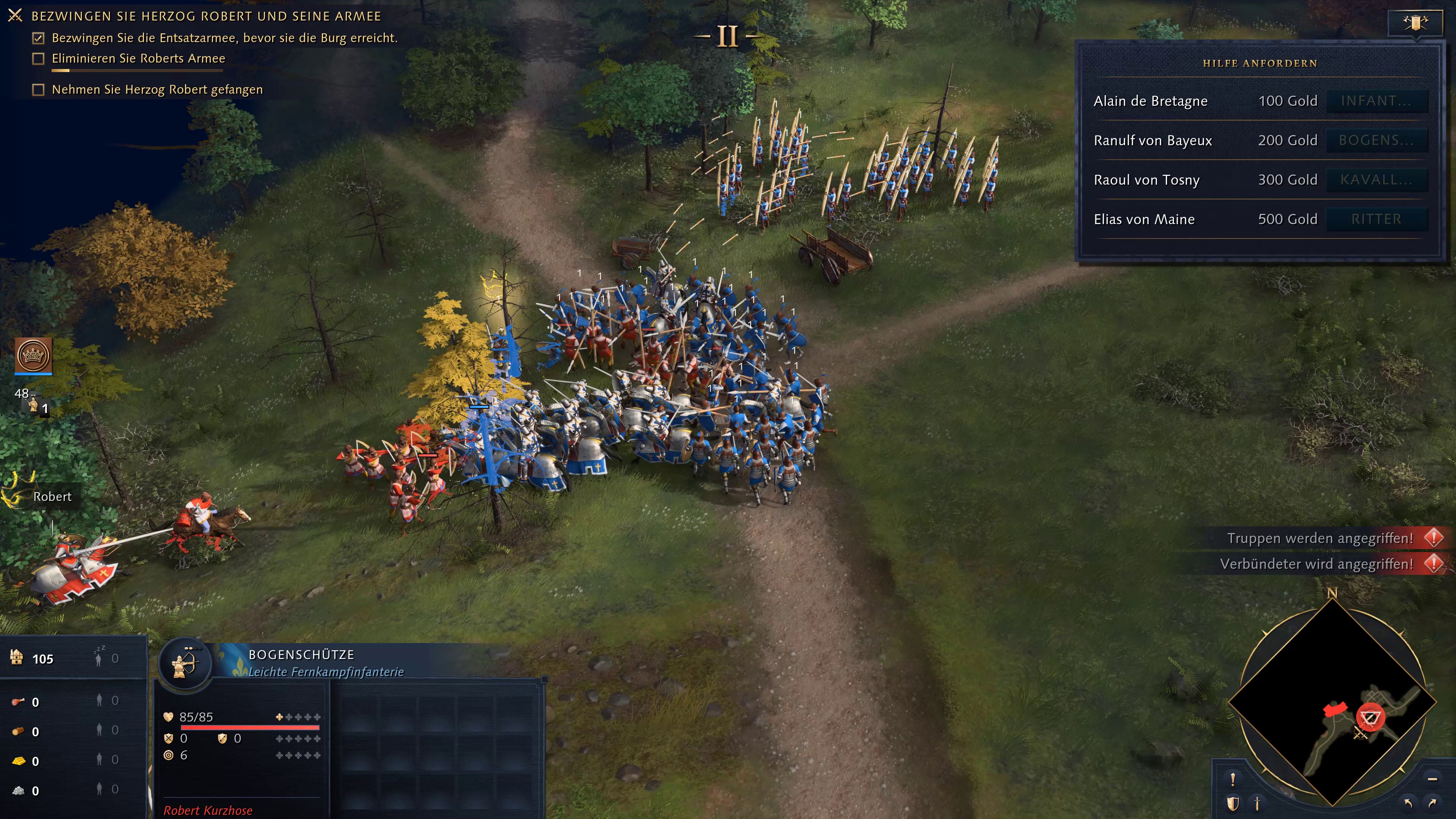Summon Elias von Maine's knights for 500 gold
Viewport: 1456px width, 819px height.
coord(1376,219)
